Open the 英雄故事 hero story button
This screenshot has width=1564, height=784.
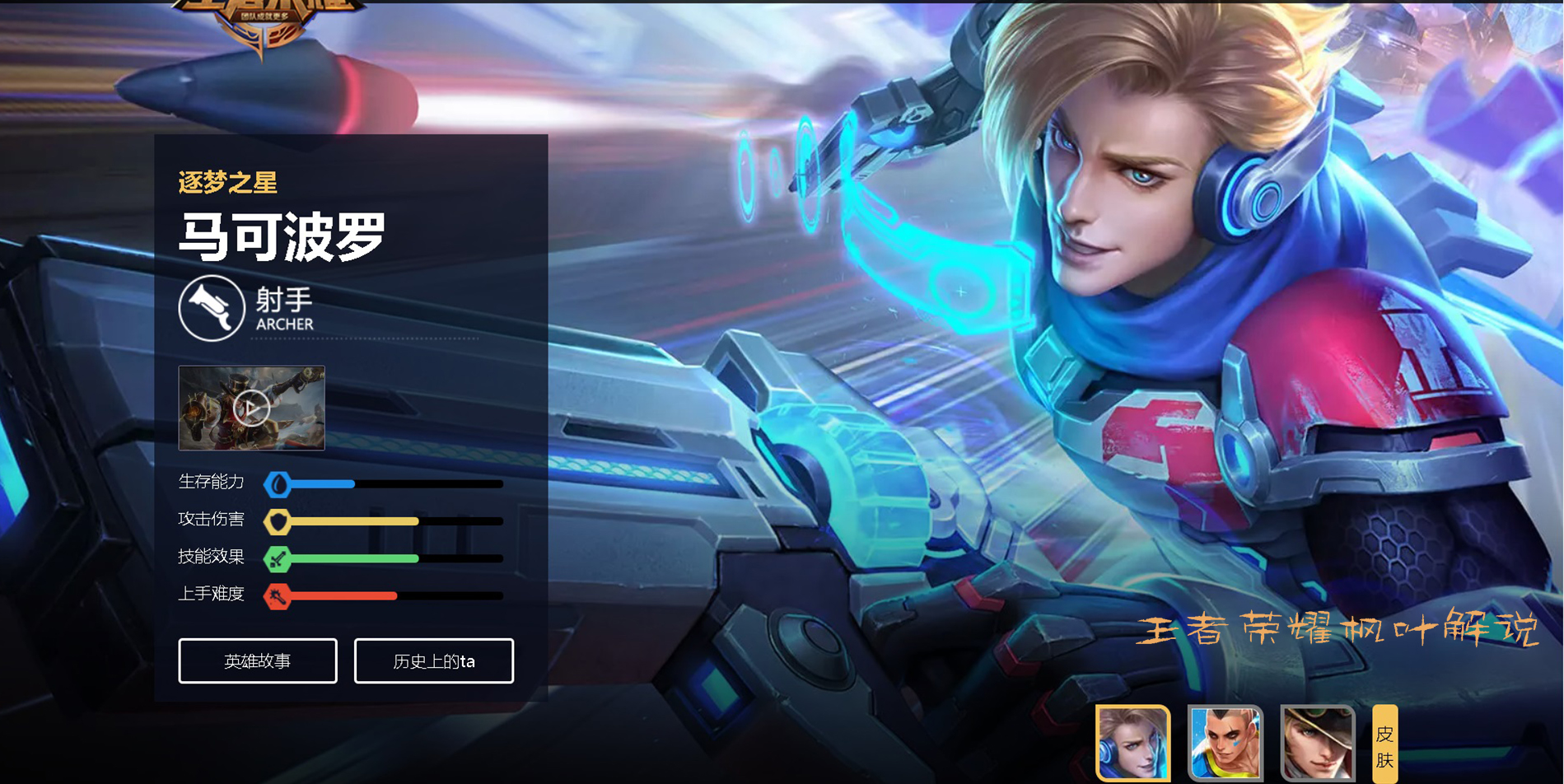click(x=258, y=660)
